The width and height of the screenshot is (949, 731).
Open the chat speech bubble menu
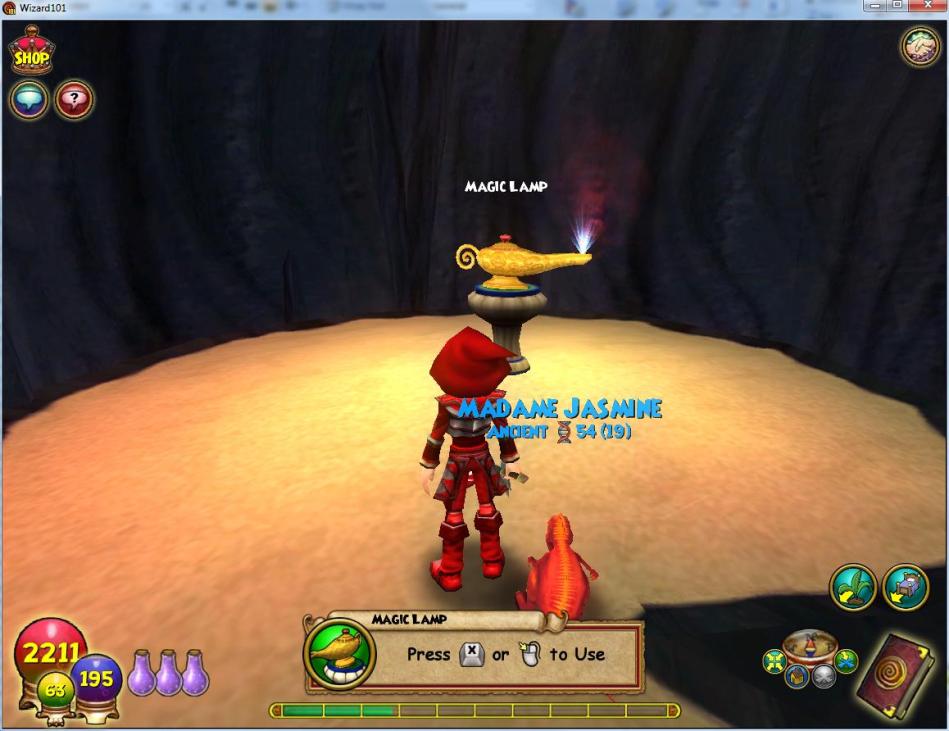pos(29,99)
